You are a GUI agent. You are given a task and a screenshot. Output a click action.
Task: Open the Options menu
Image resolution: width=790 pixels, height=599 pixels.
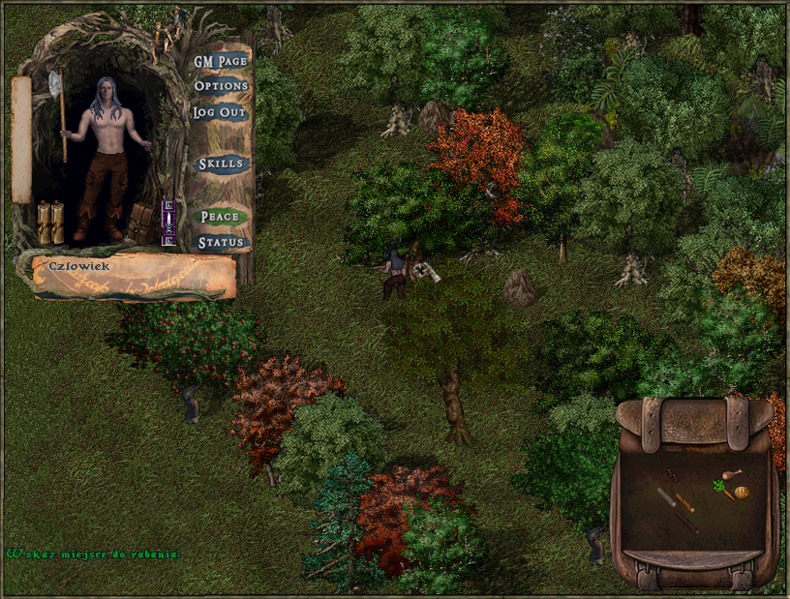point(220,86)
